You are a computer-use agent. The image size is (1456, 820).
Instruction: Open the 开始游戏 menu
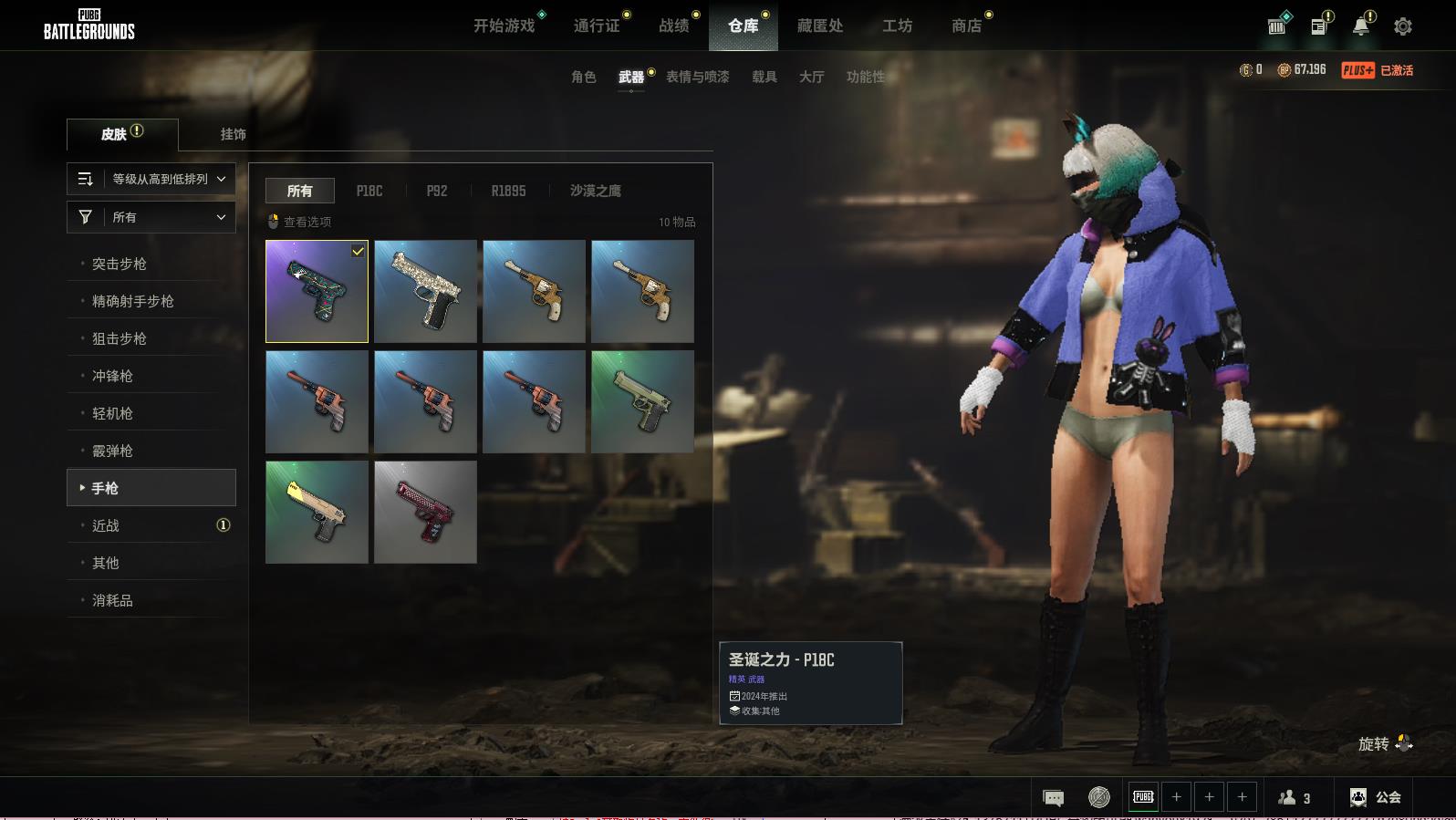click(x=504, y=26)
